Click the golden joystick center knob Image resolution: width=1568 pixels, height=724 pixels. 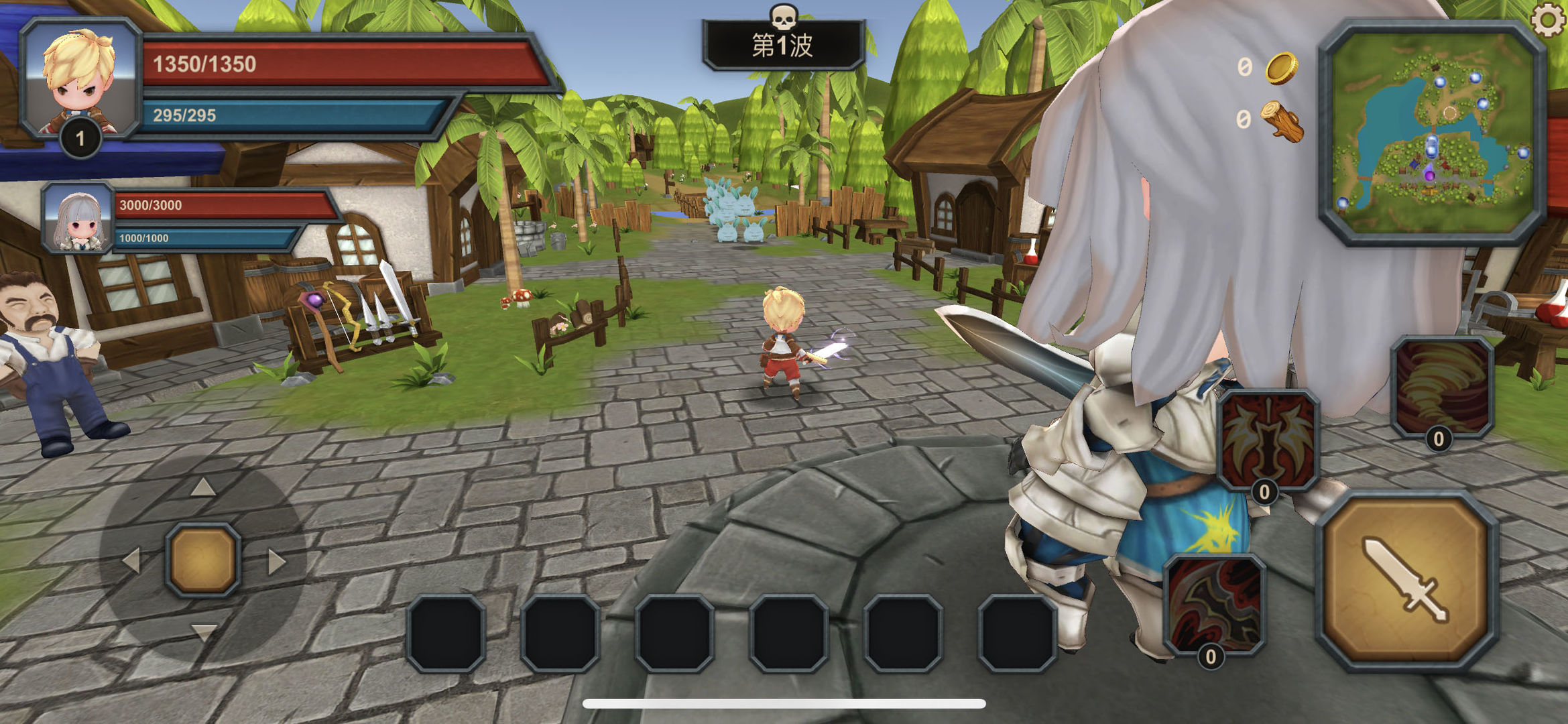[x=203, y=560]
